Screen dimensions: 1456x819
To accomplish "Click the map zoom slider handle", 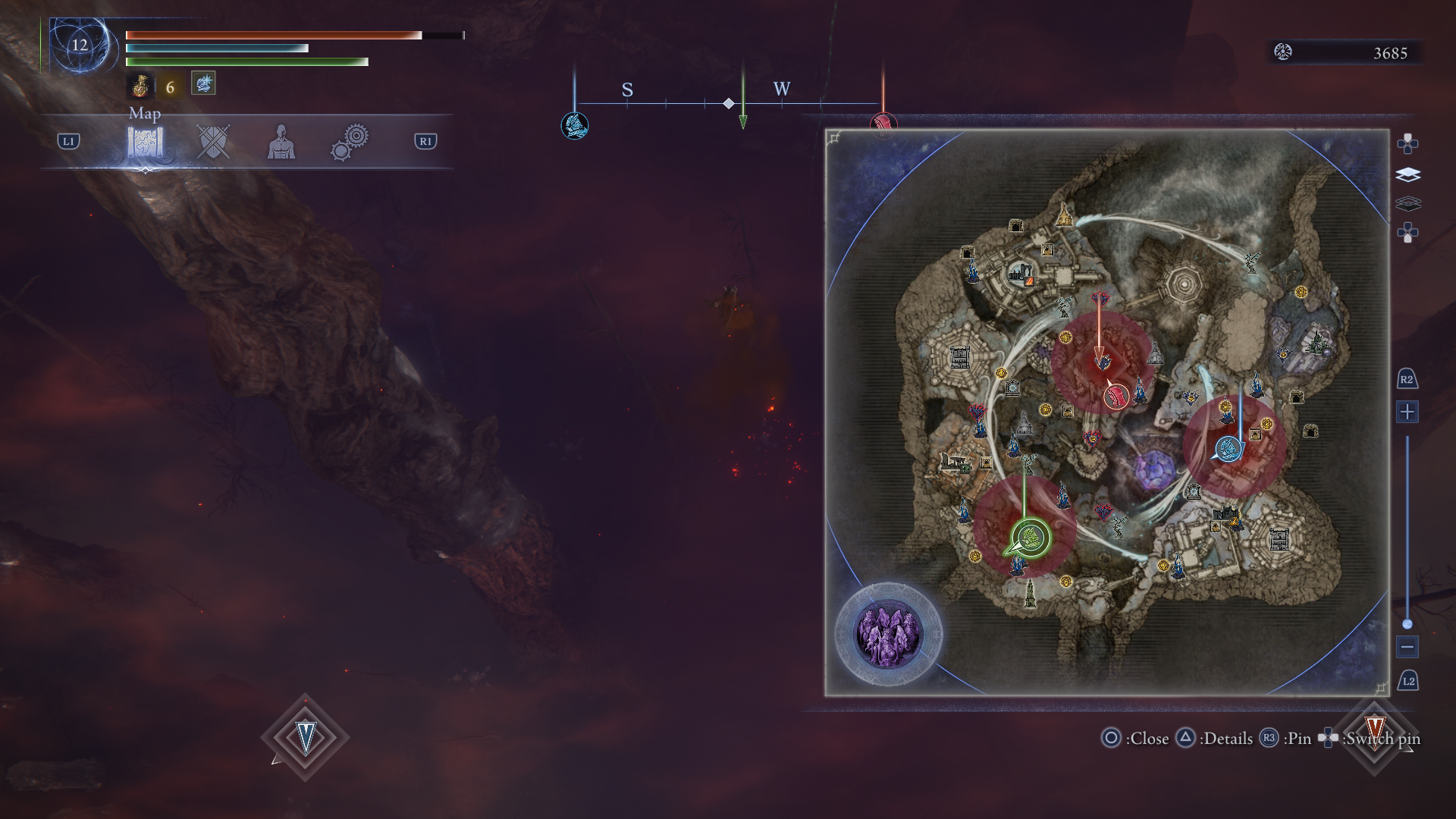I will click(x=1407, y=624).
